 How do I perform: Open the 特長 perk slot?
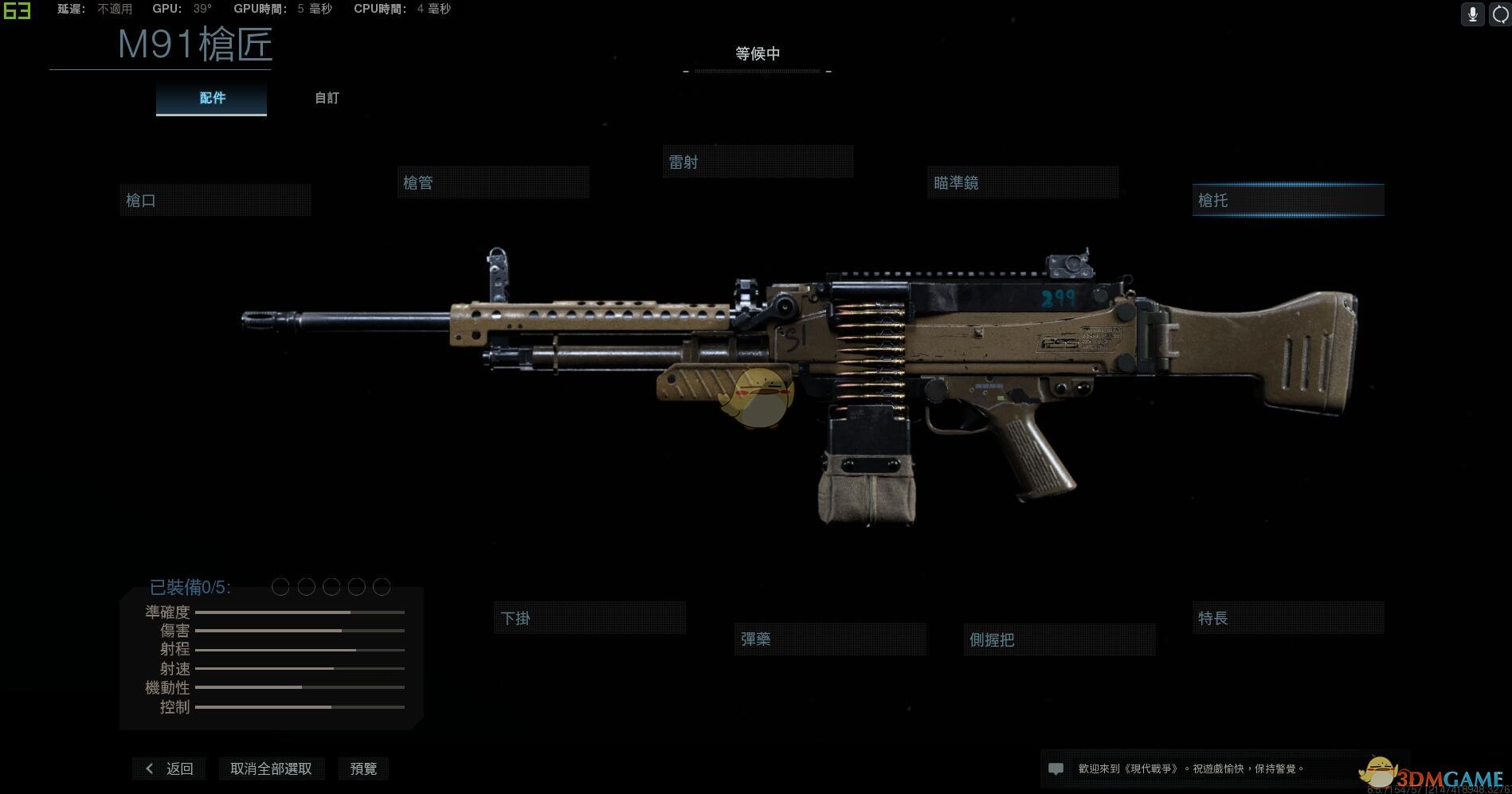[x=1288, y=618]
